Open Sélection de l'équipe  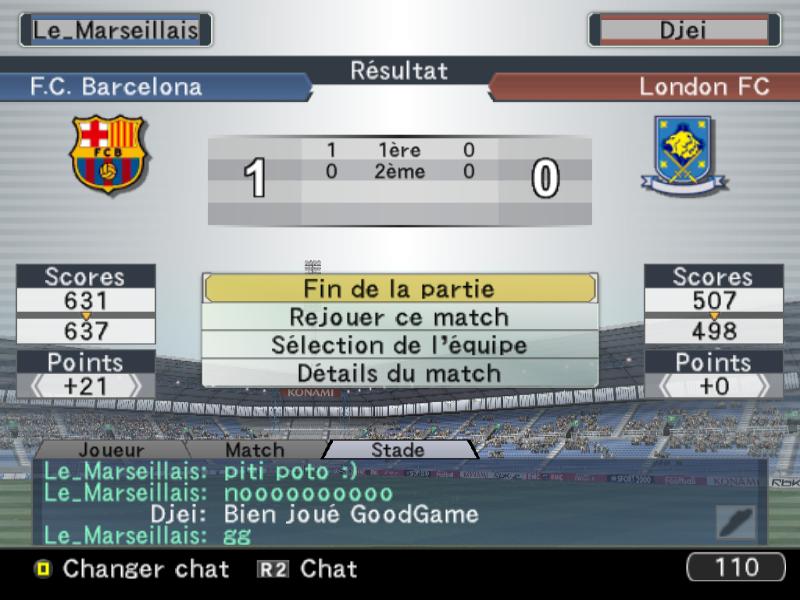pos(399,345)
